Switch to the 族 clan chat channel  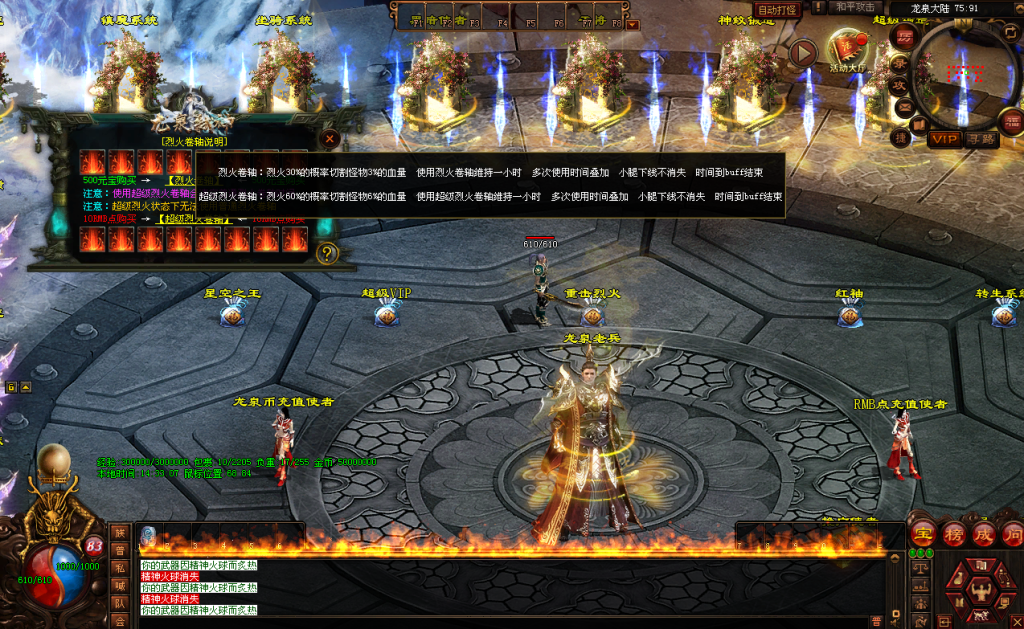(120, 532)
